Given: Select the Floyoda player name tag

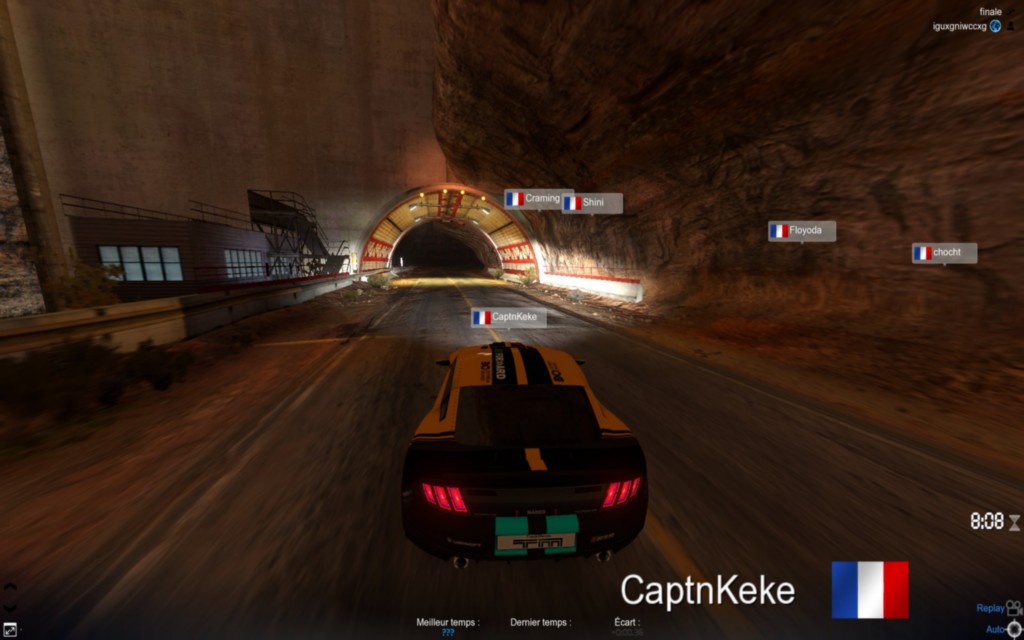Looking at the screenshot, I should 802,231.
